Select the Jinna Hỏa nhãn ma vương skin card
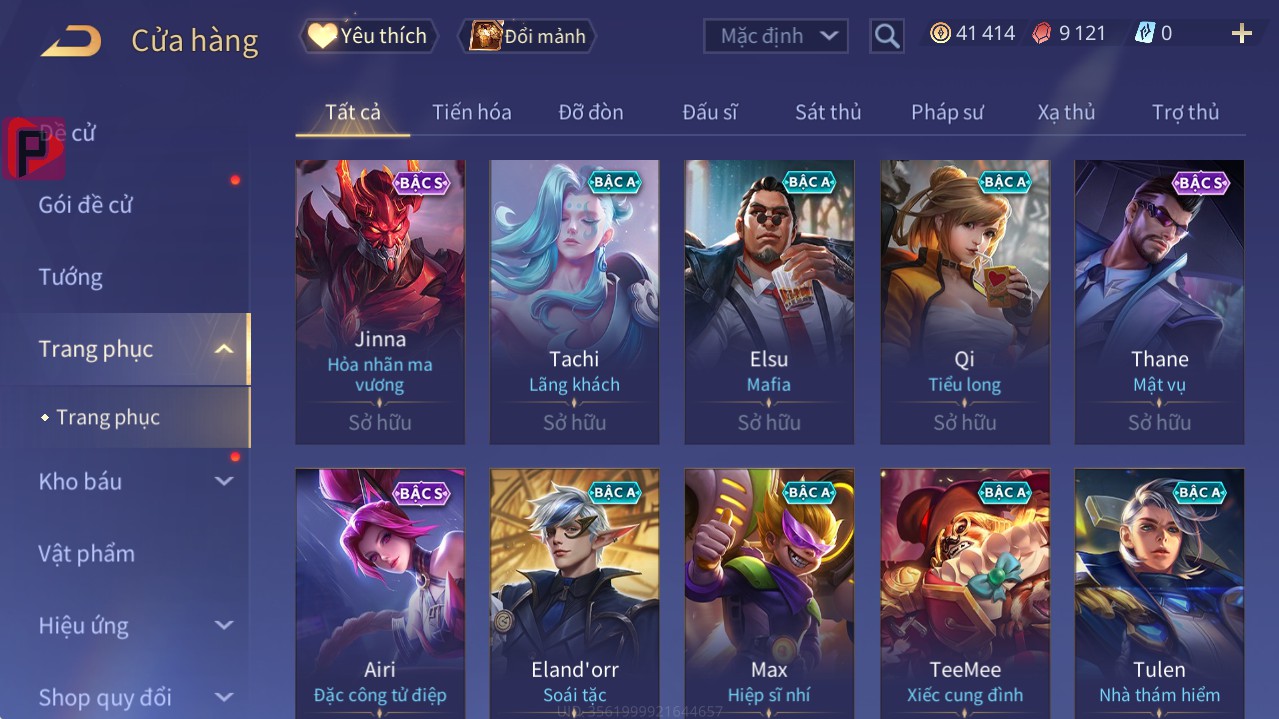The height and width of the screenshot is (719, 1279). tap(380, 300)
